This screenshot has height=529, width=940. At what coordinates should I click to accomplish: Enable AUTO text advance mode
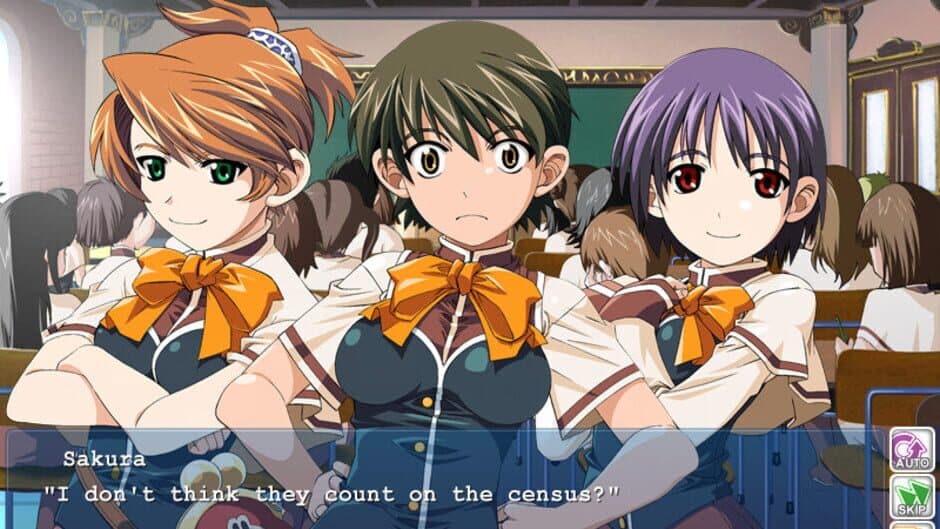click(911, 451)
